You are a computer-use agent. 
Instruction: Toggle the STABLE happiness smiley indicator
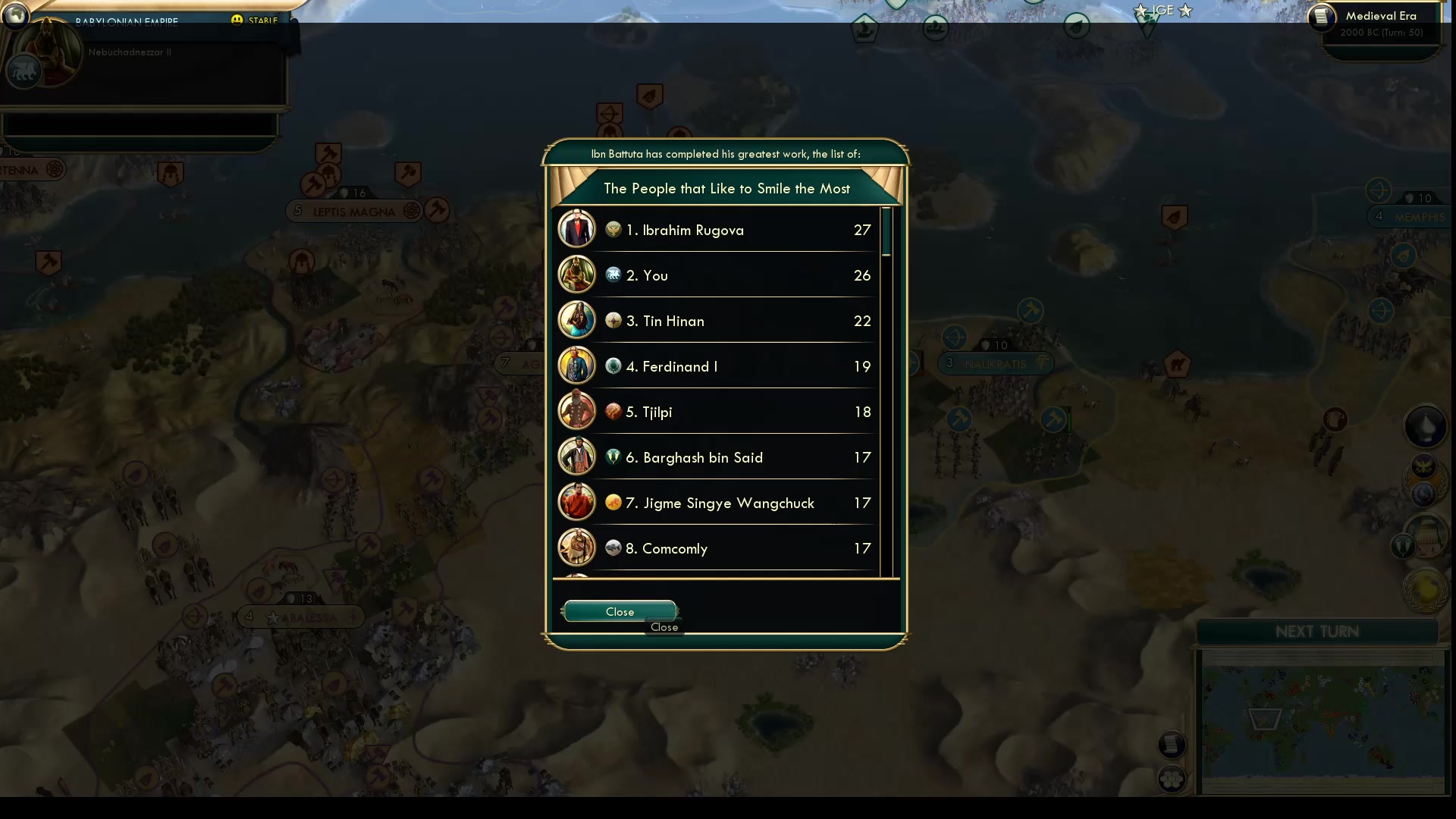pos(239,20)
